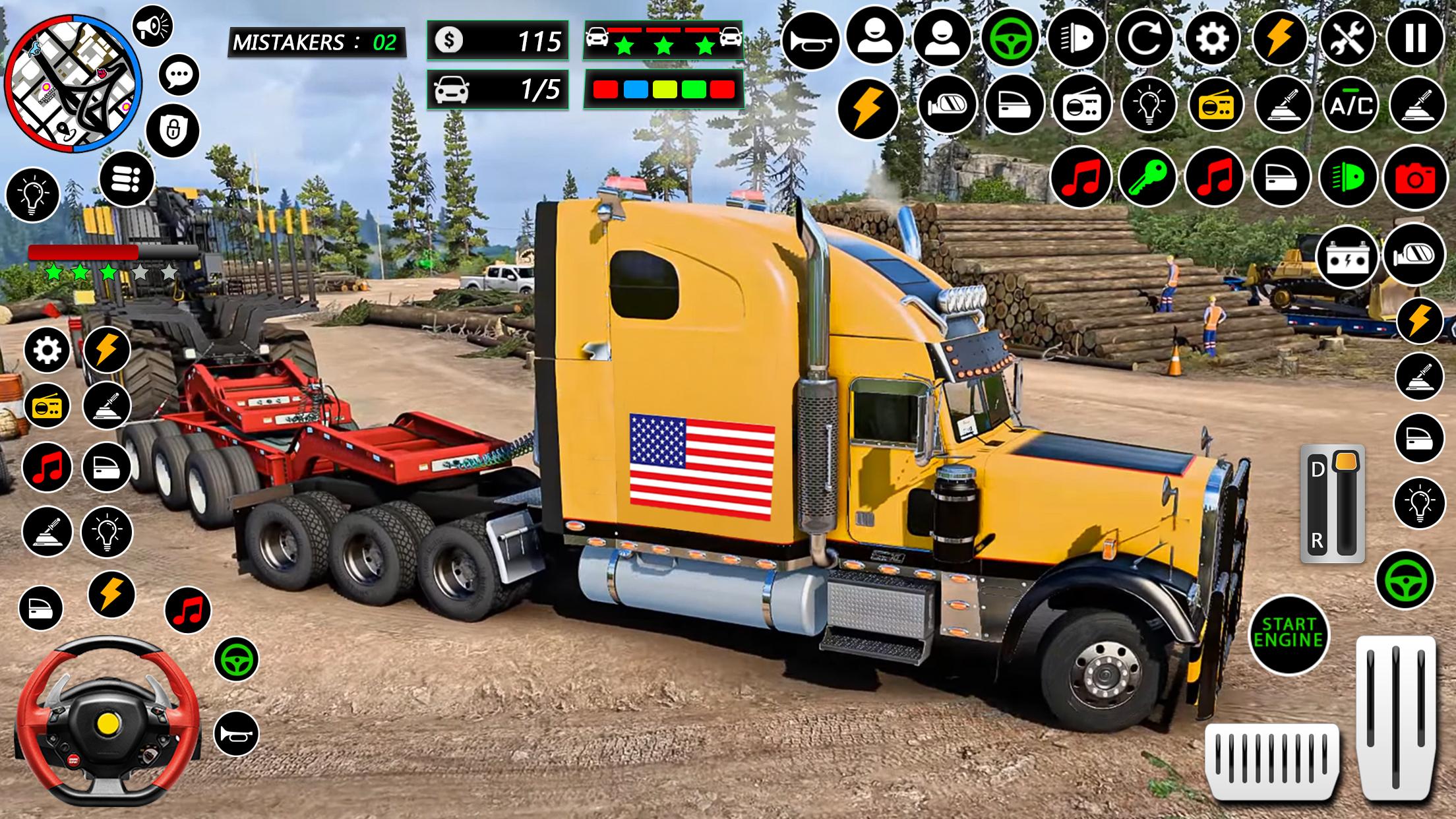The height and width of the screenshot is (819, 1456).
Task: Turn on the white radio icon
Action: [1081, 106]
